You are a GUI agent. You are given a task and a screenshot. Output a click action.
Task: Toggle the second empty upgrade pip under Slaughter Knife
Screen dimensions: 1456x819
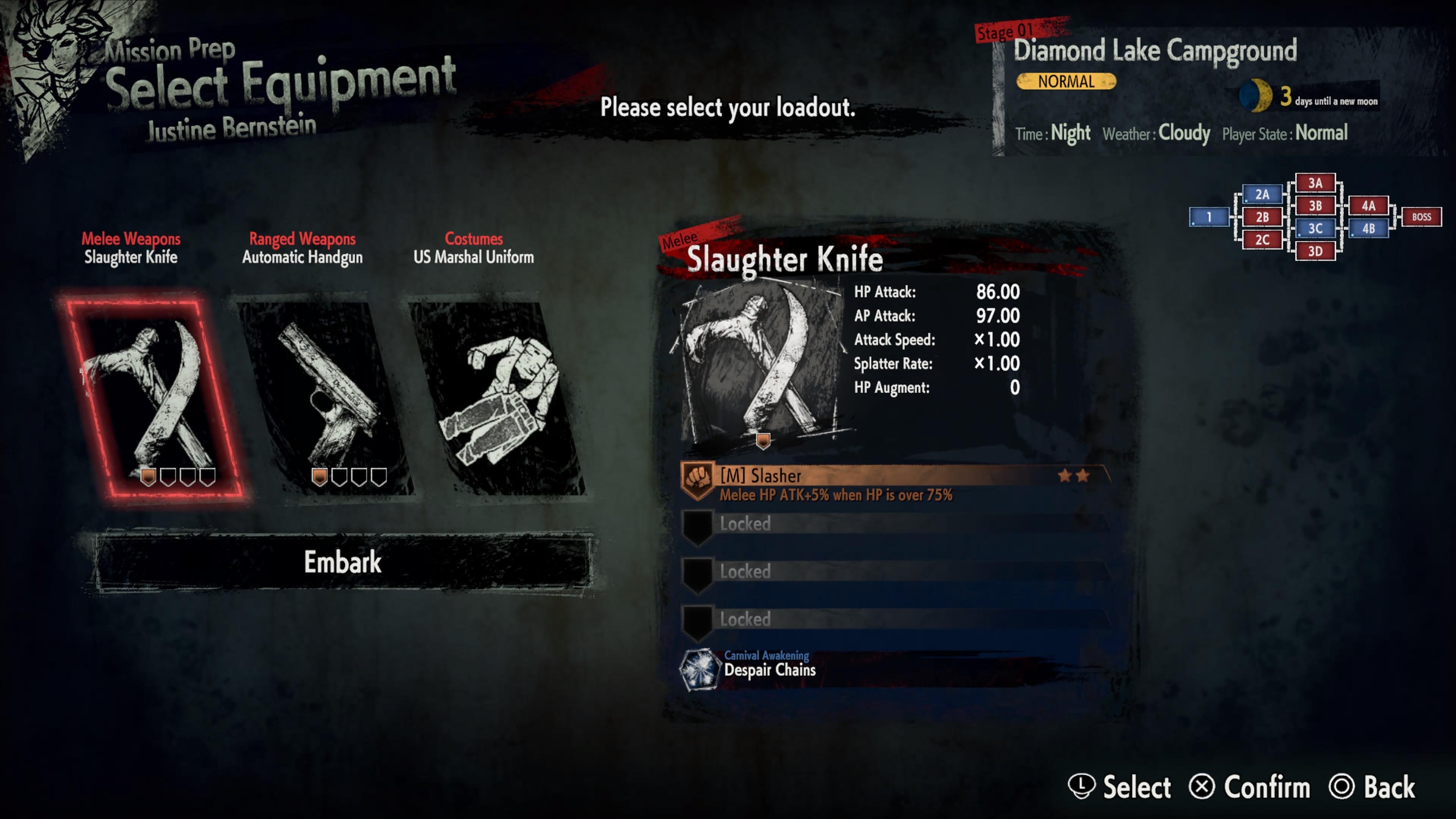168,477
